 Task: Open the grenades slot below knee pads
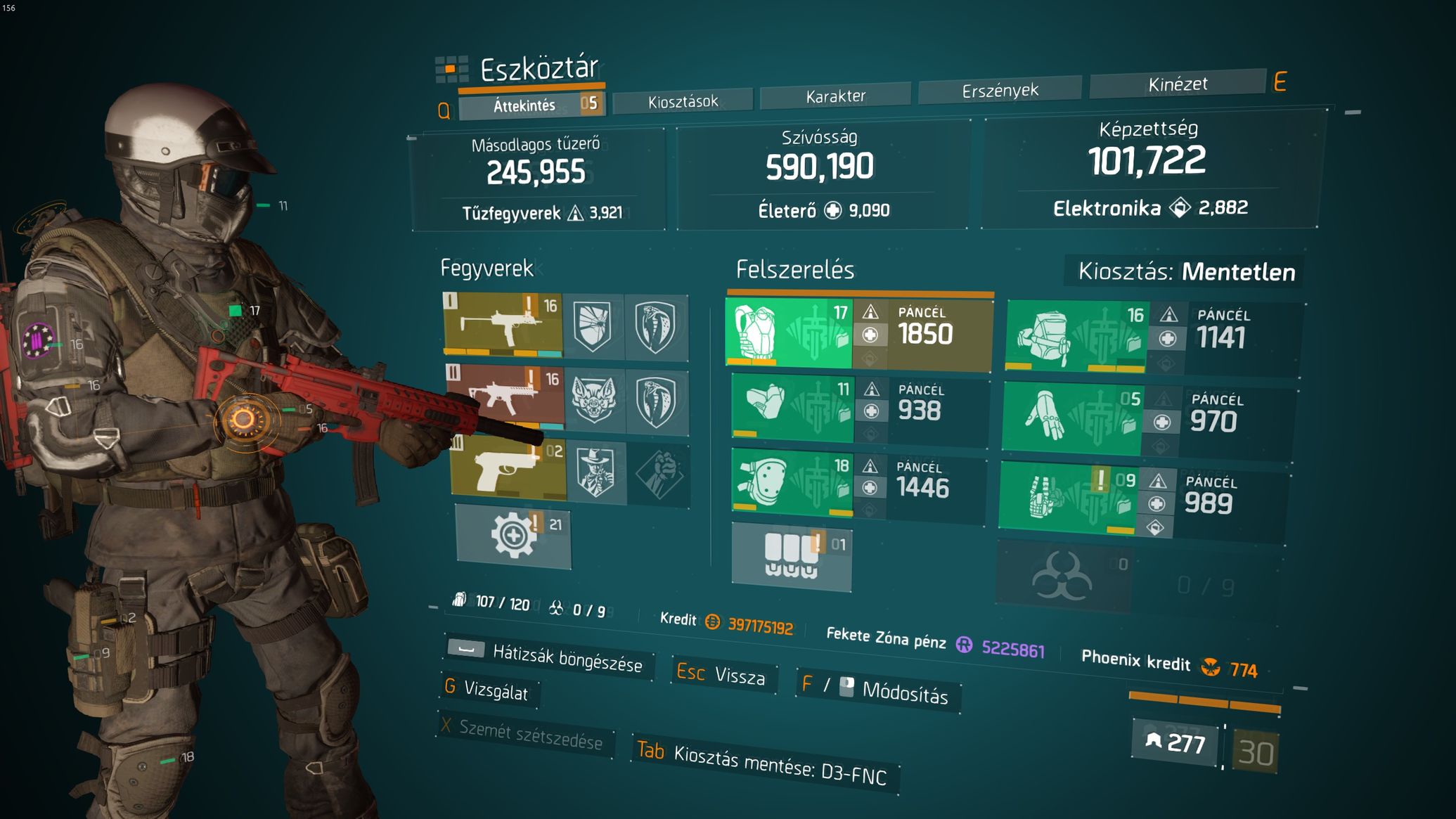pos(792,557)
